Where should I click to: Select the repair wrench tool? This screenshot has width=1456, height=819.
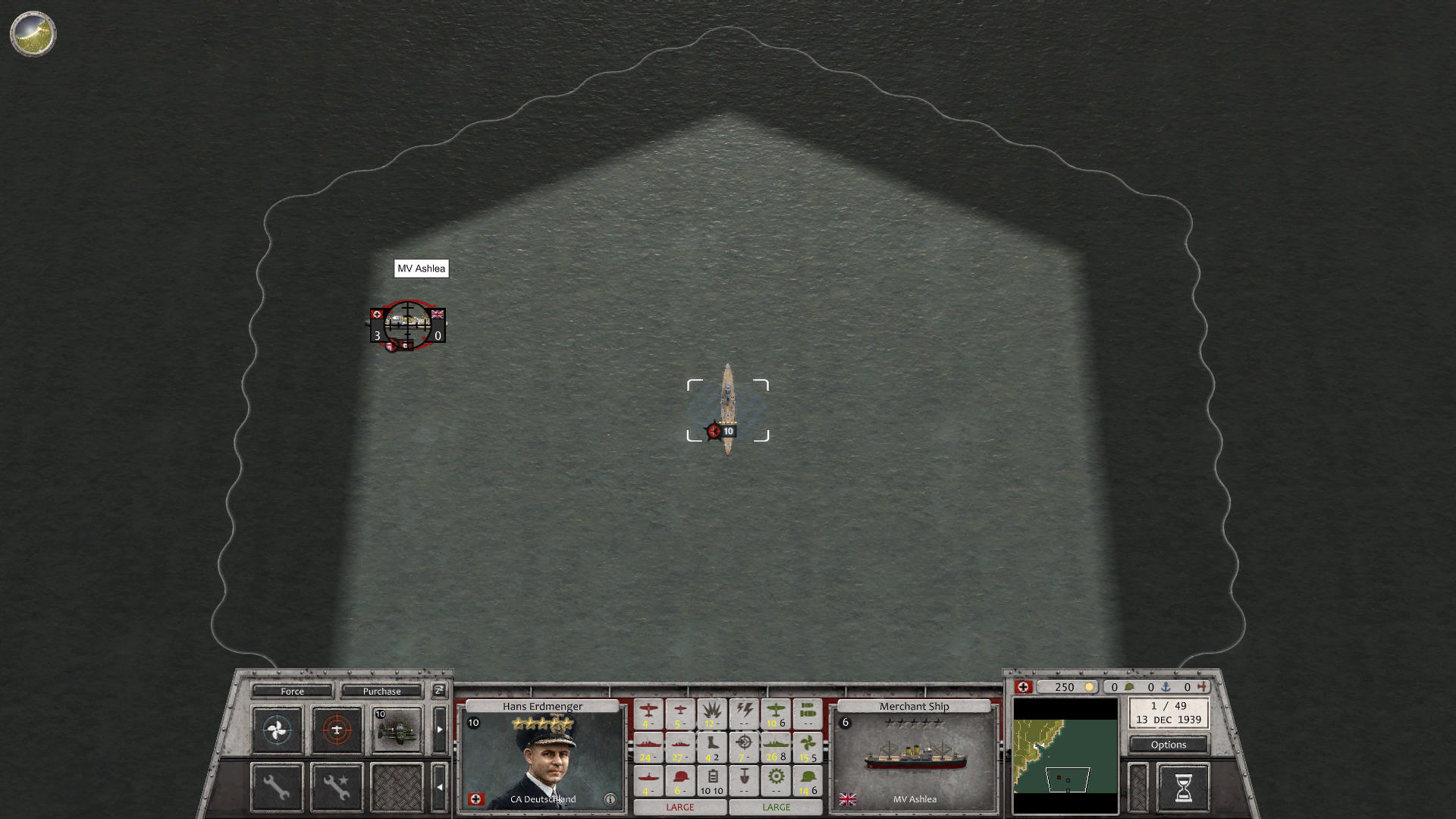tap(278, 789)
